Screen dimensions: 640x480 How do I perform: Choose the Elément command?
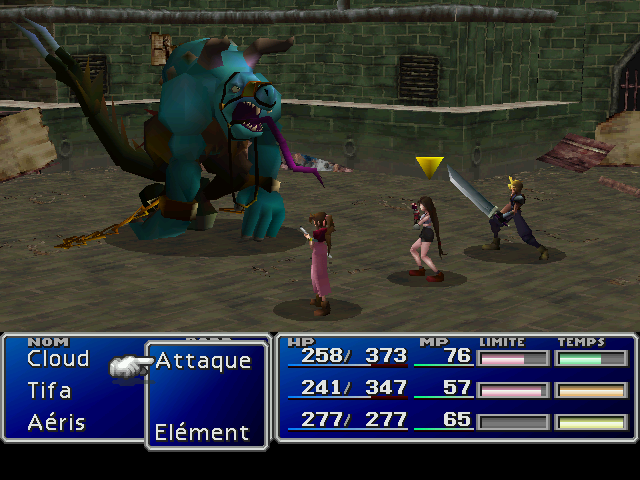[201, 433]
